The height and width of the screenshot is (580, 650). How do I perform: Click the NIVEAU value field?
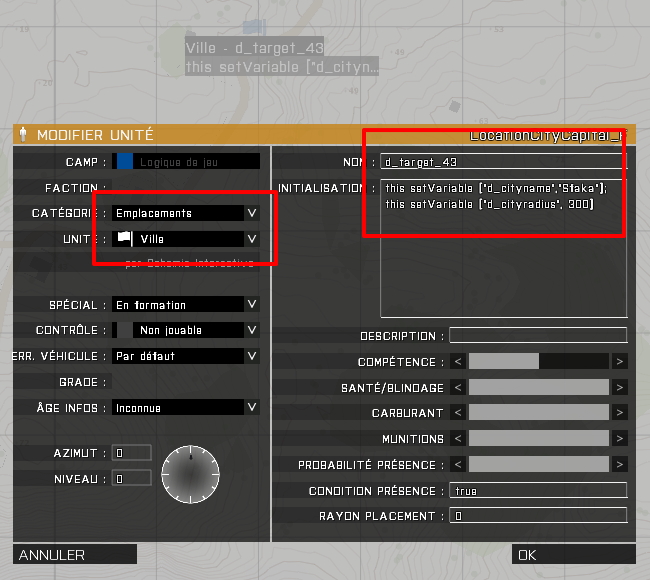[132, 479]
